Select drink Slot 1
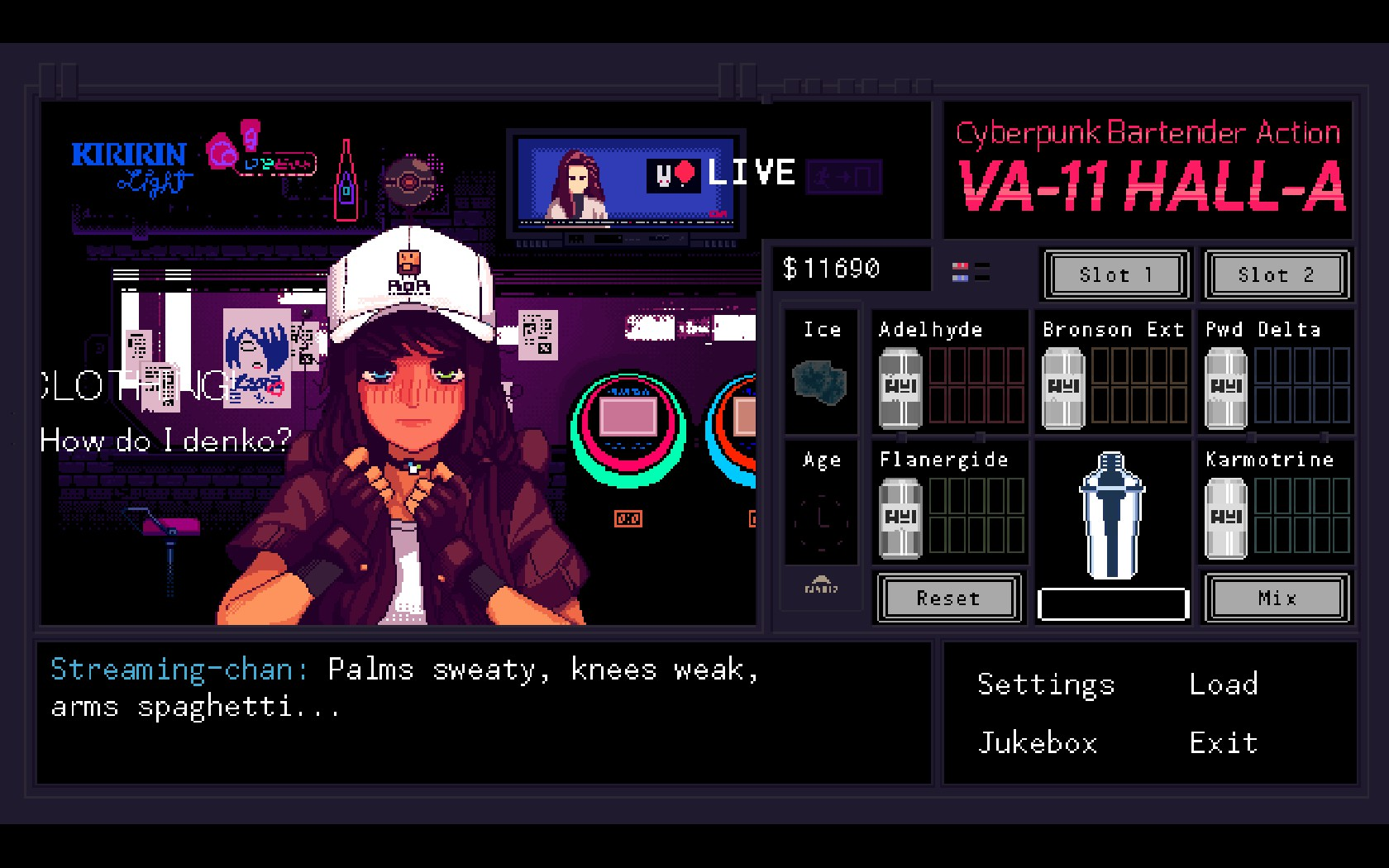 (1115, 274)
